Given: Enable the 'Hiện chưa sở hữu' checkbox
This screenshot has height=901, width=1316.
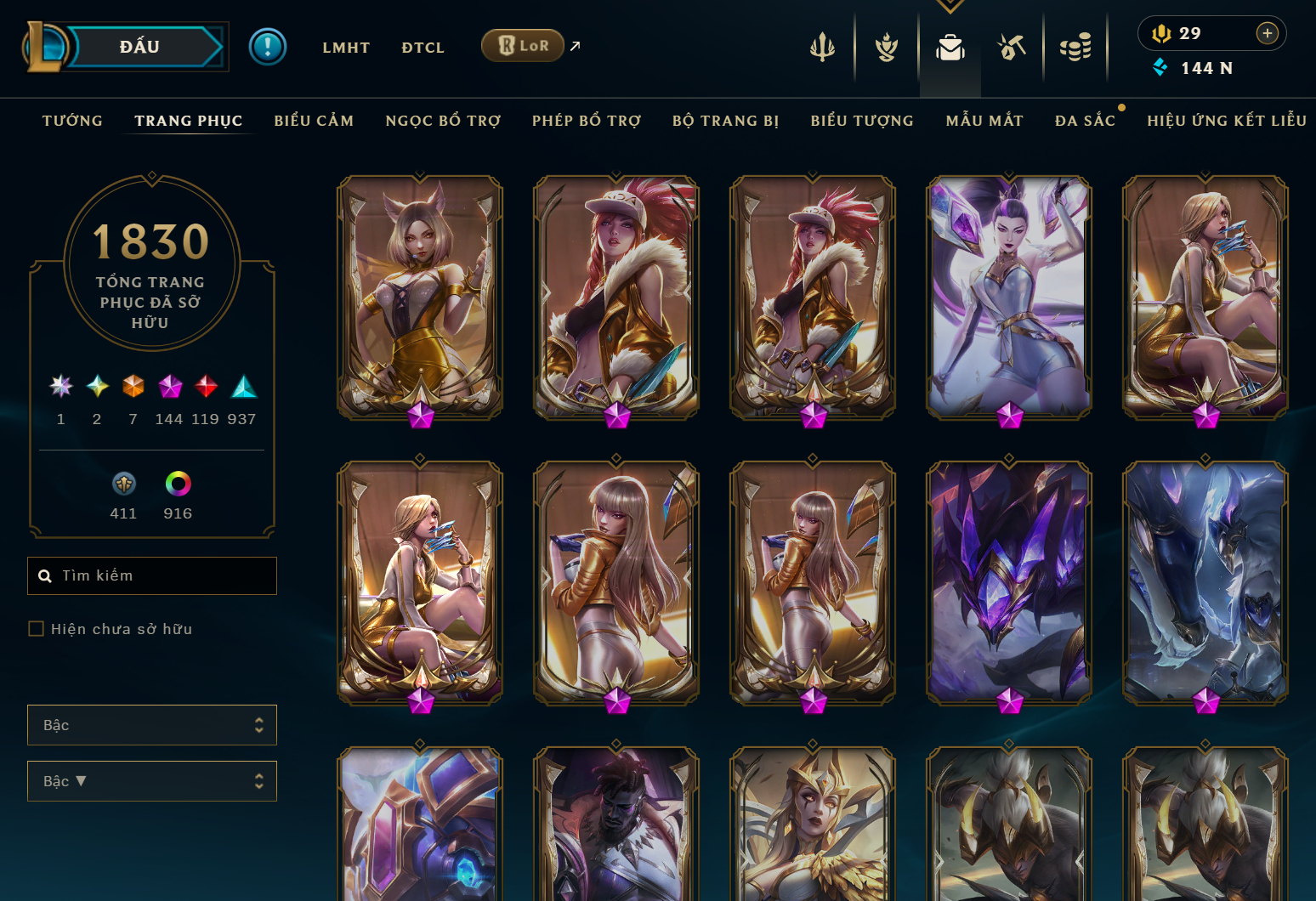Looking at the screenshot, I should click(x=37, y=628).
